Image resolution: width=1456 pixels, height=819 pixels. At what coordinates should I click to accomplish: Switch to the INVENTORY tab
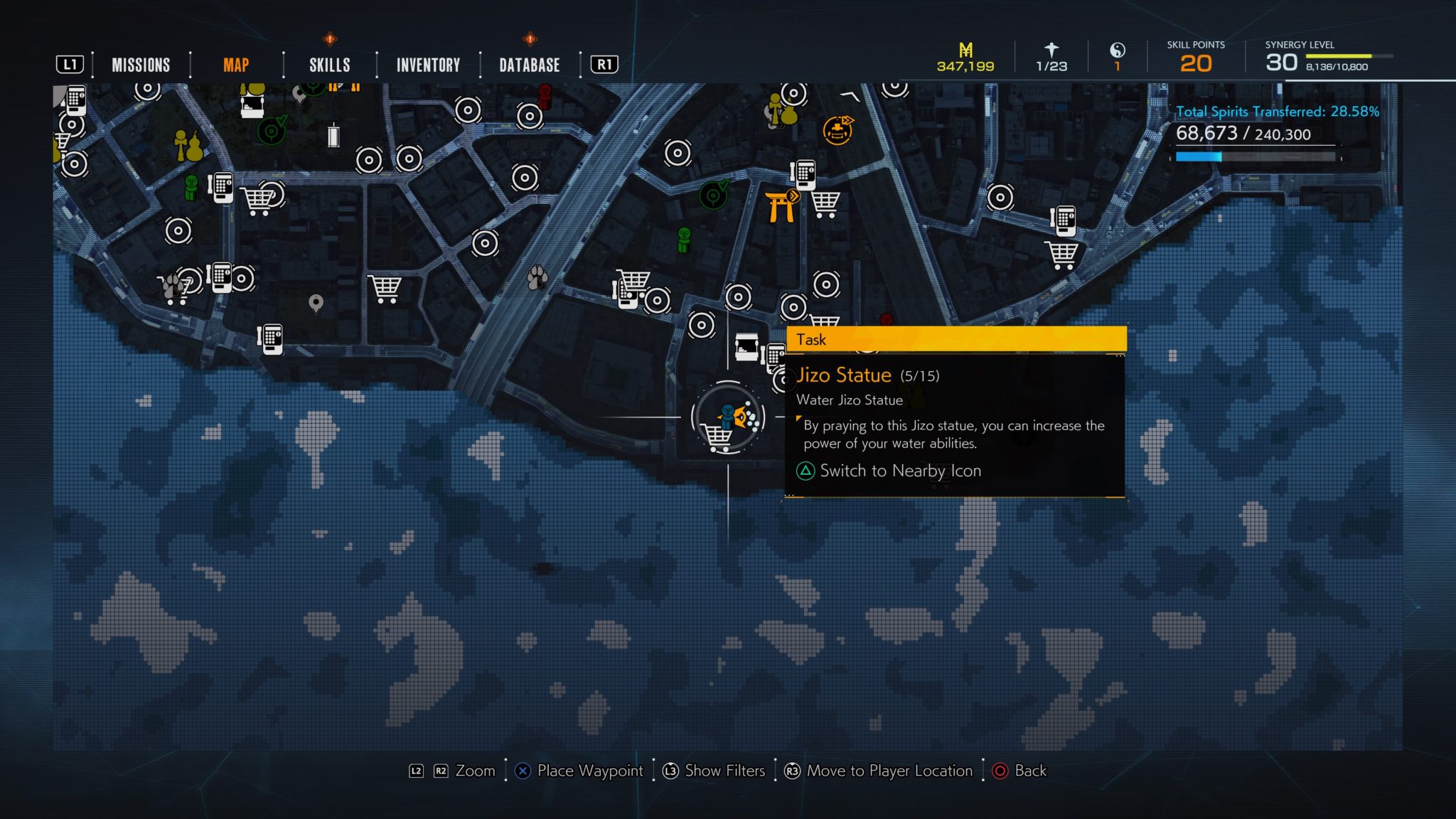point(428,65)
